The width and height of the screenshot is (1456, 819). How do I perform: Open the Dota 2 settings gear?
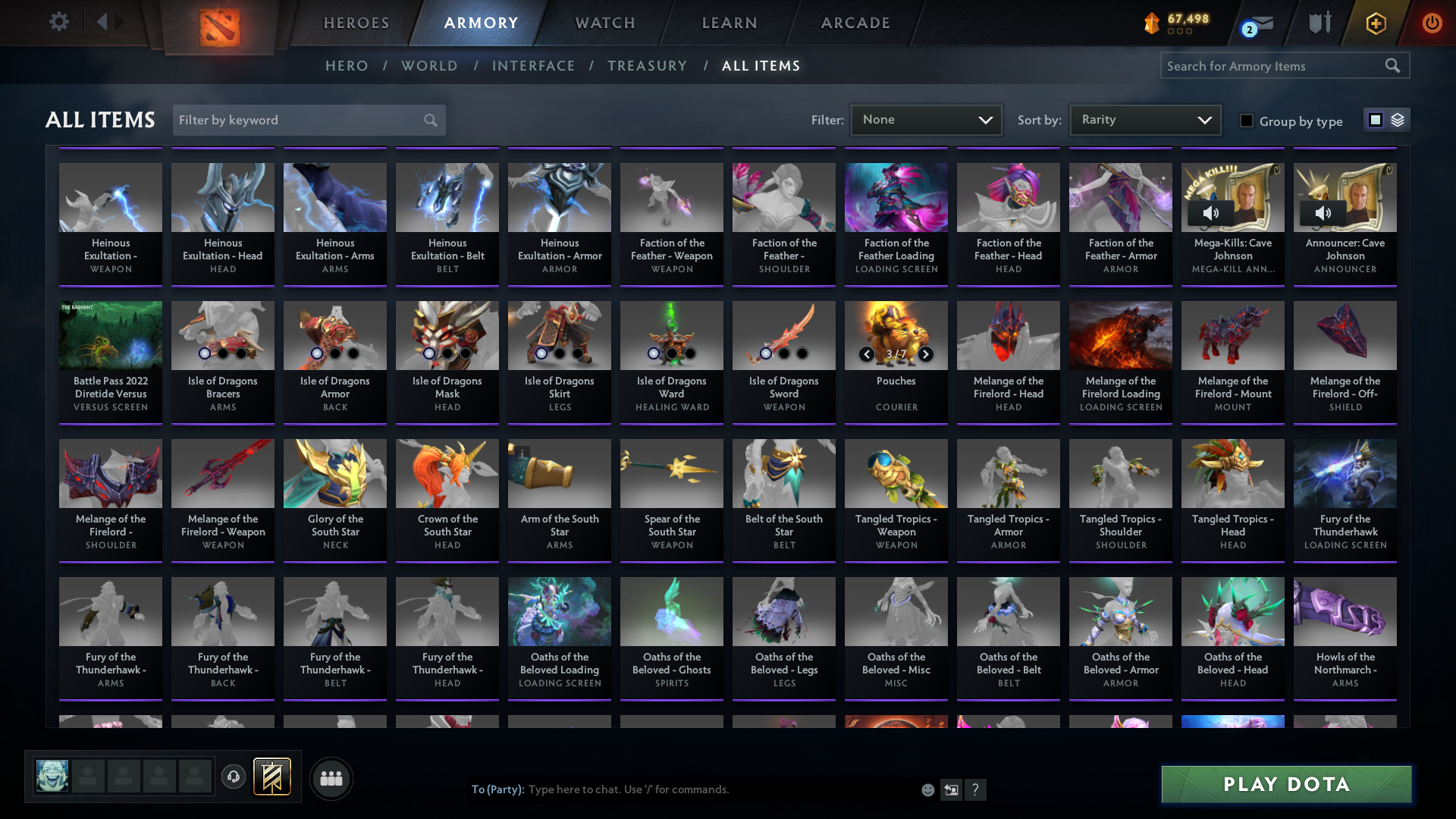[59, 22]
